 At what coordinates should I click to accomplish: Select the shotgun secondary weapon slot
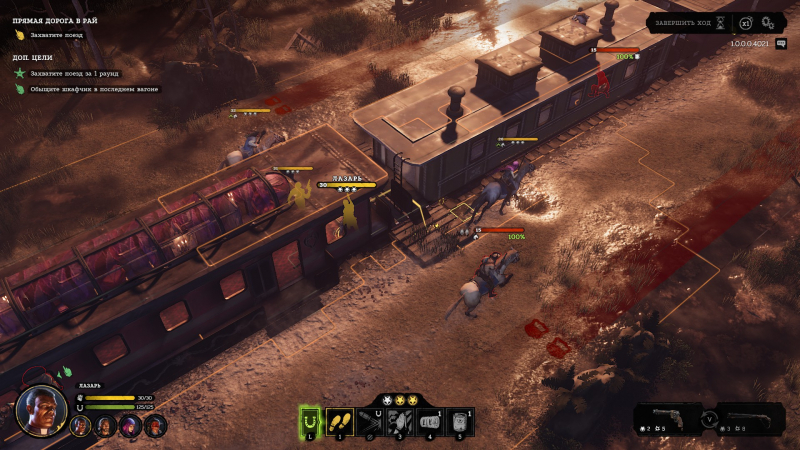(750, 417)
